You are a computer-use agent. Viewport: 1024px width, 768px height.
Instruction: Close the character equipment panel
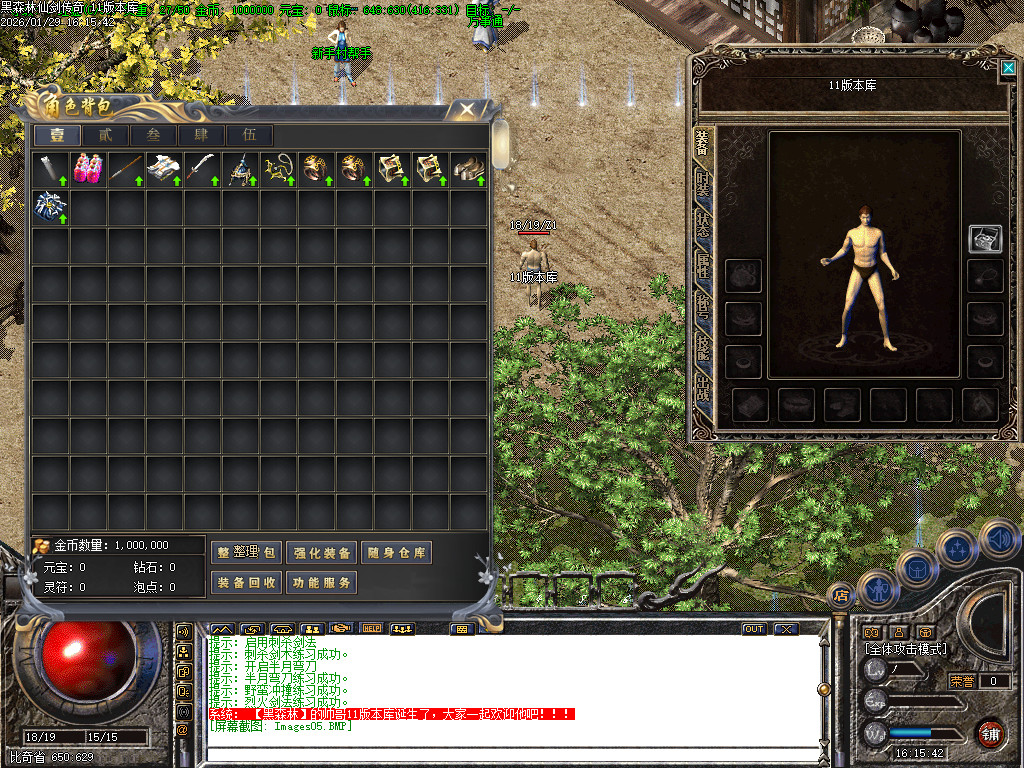(x=1008, y=67)
